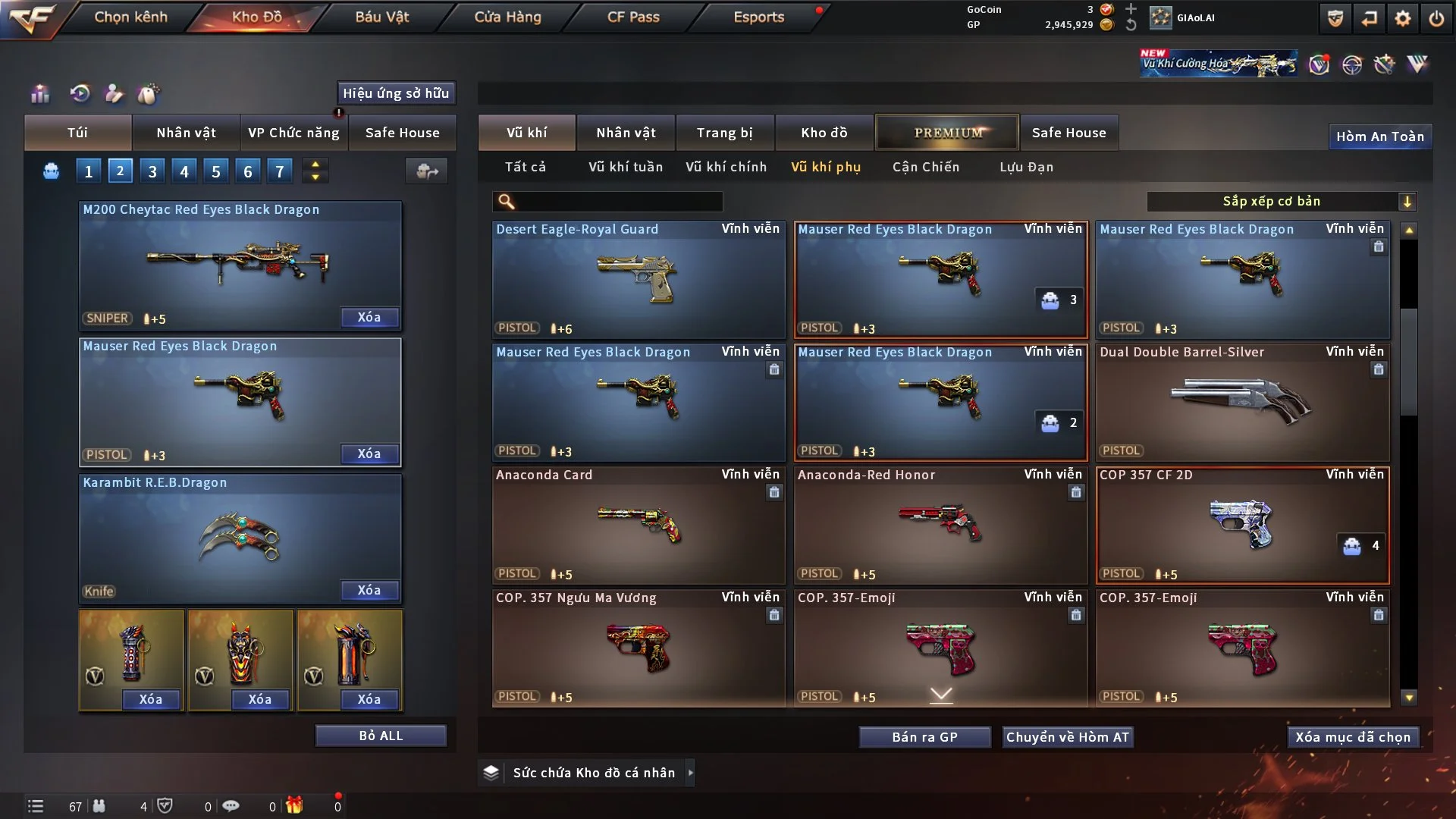Filter by Vũ khí chính
Viewport: 1456px width, 819px height.
[726, 167]
